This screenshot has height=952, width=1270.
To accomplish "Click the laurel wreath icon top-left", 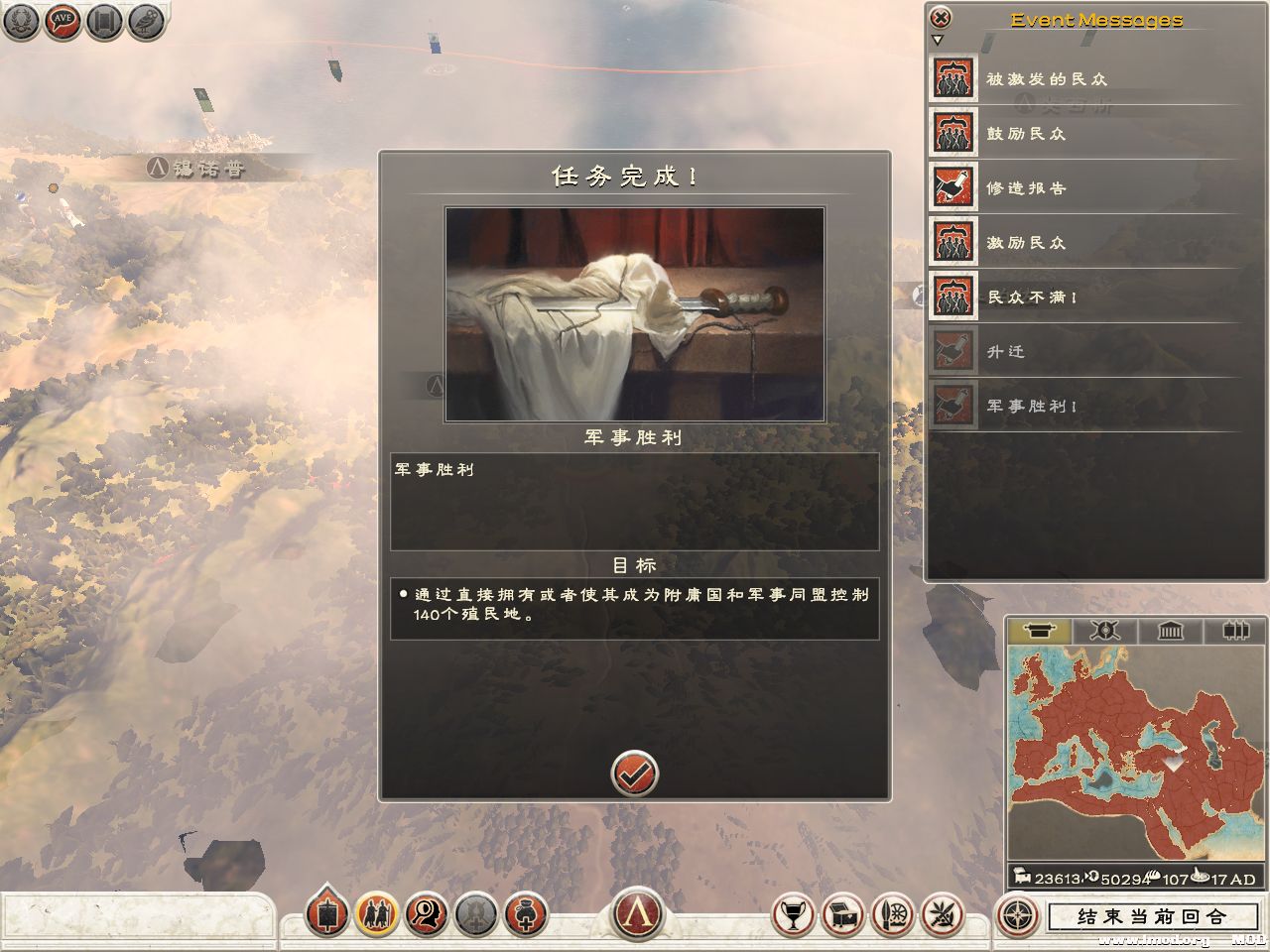I will (19, 20).
